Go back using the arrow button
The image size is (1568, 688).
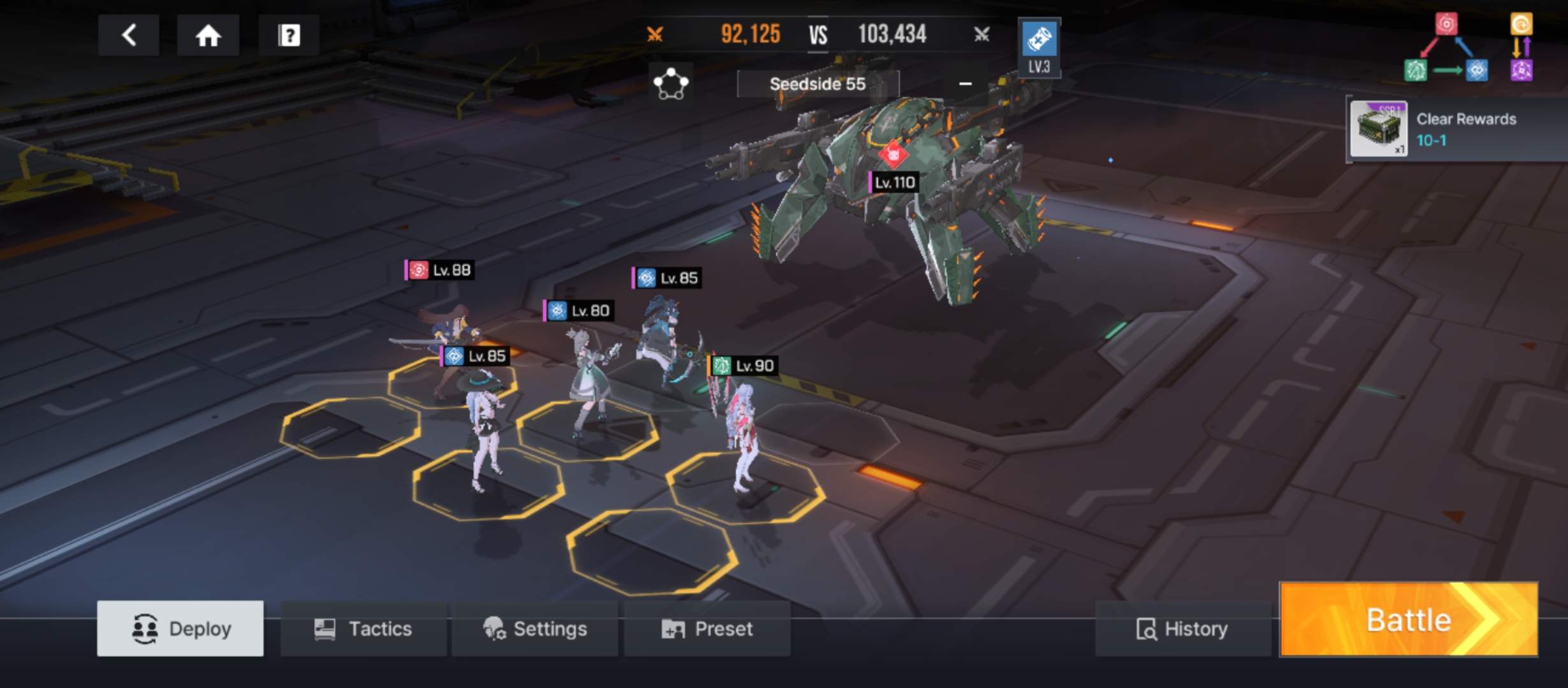(129, 36)
